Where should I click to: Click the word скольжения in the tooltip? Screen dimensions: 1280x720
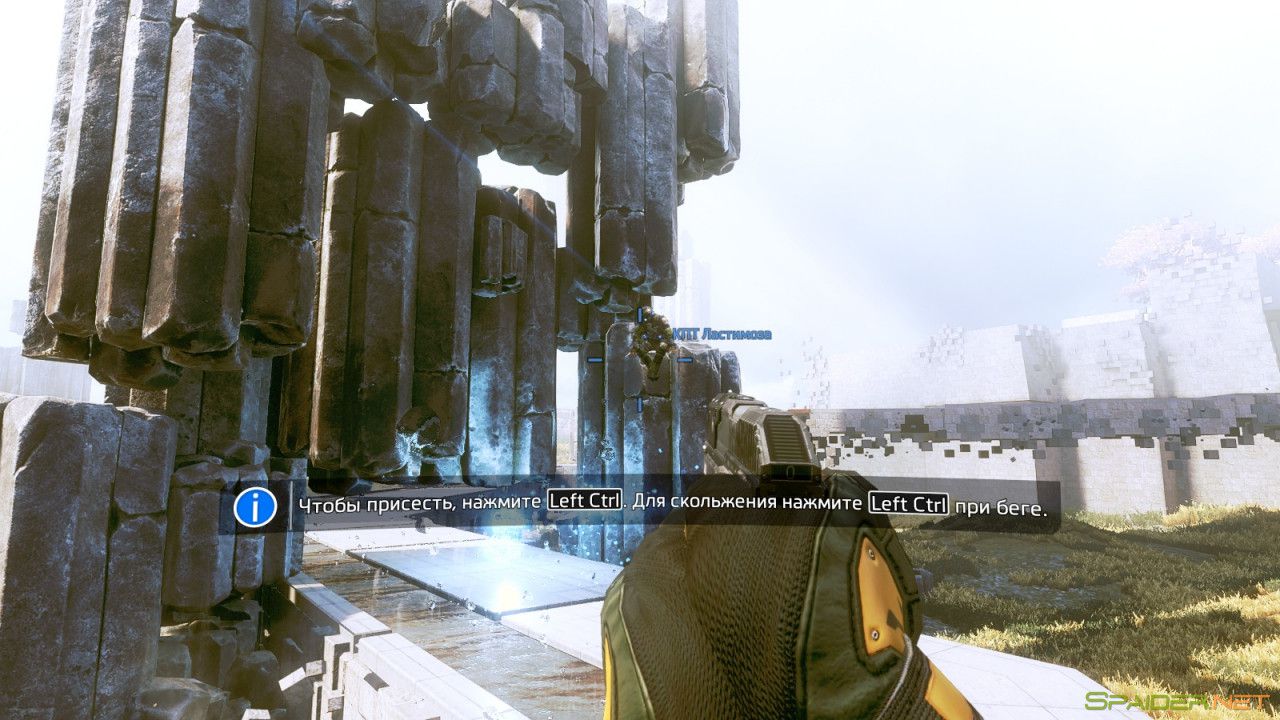pos(723,504)
